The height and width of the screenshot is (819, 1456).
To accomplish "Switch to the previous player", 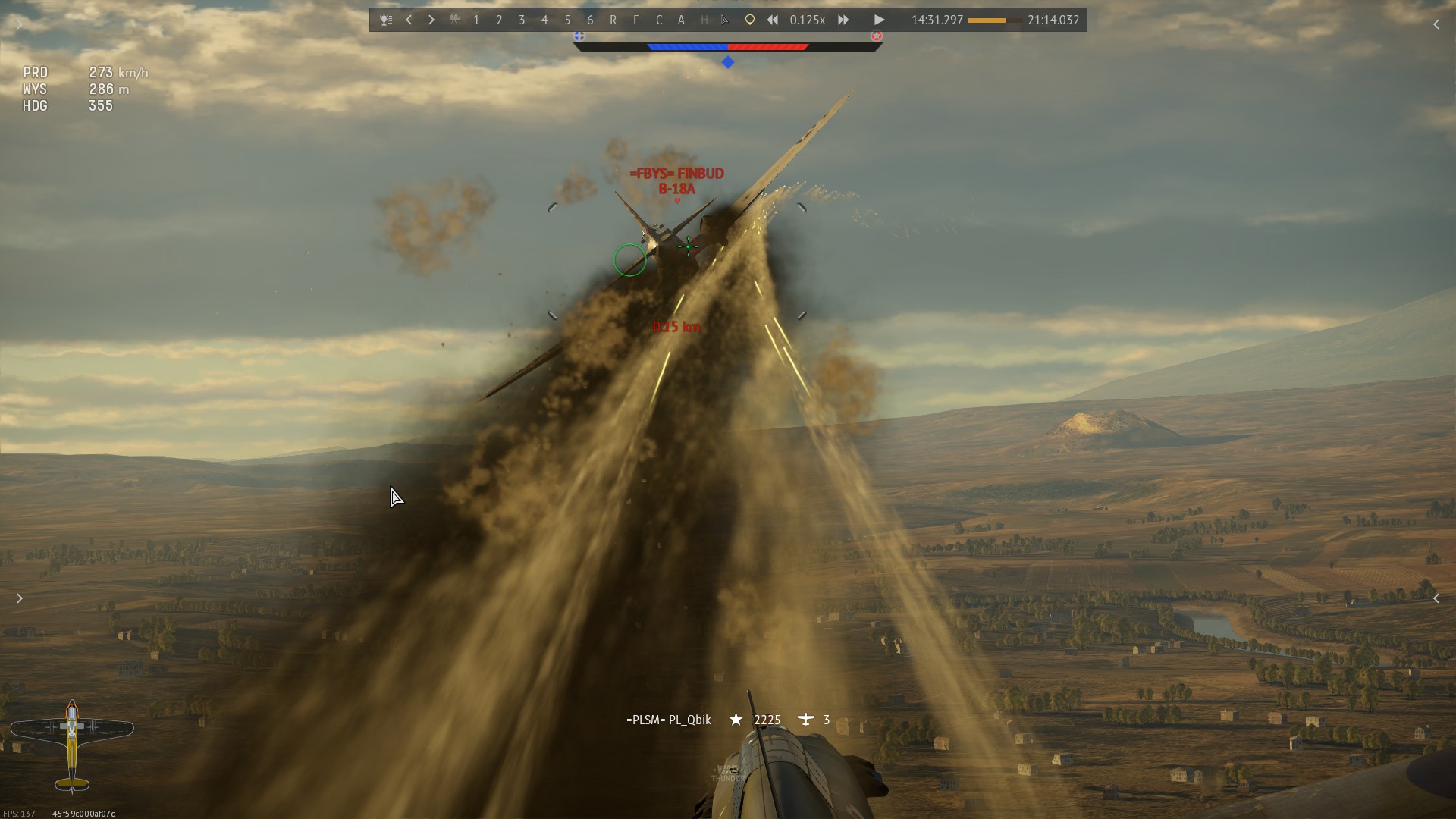I will [409, 20].
